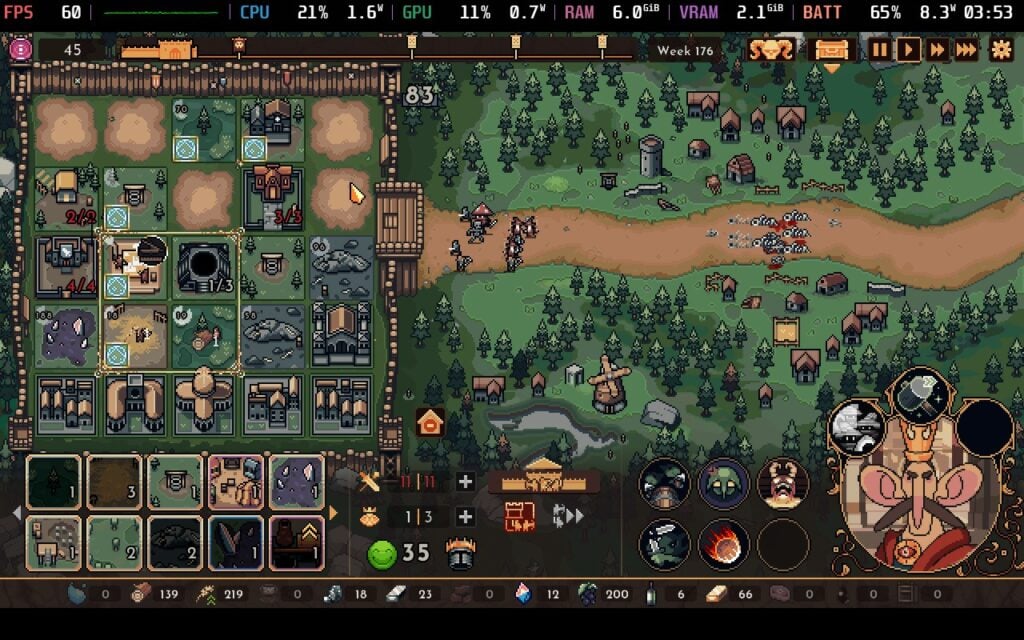Open the ram skull menu

772,50
